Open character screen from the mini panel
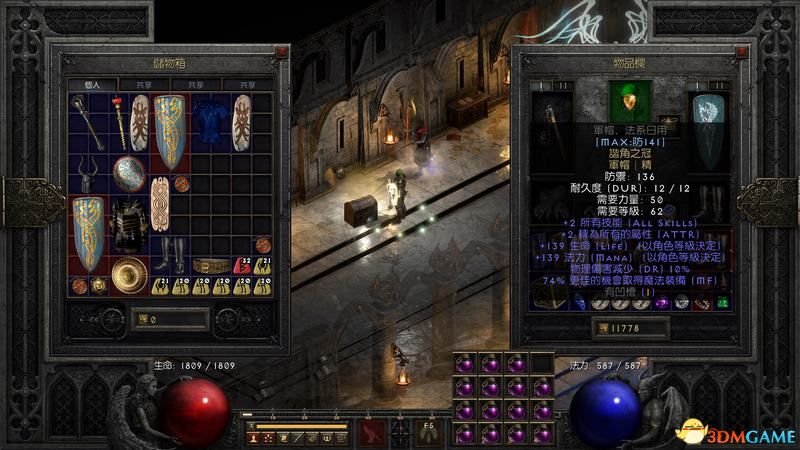800x450 pixels. pos(254,438)
